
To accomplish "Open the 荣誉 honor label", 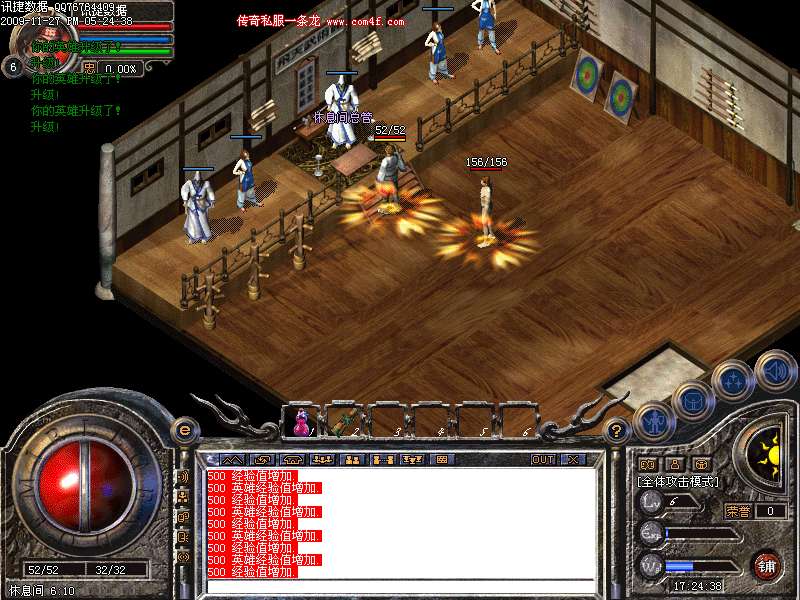I will pos(738,510).
